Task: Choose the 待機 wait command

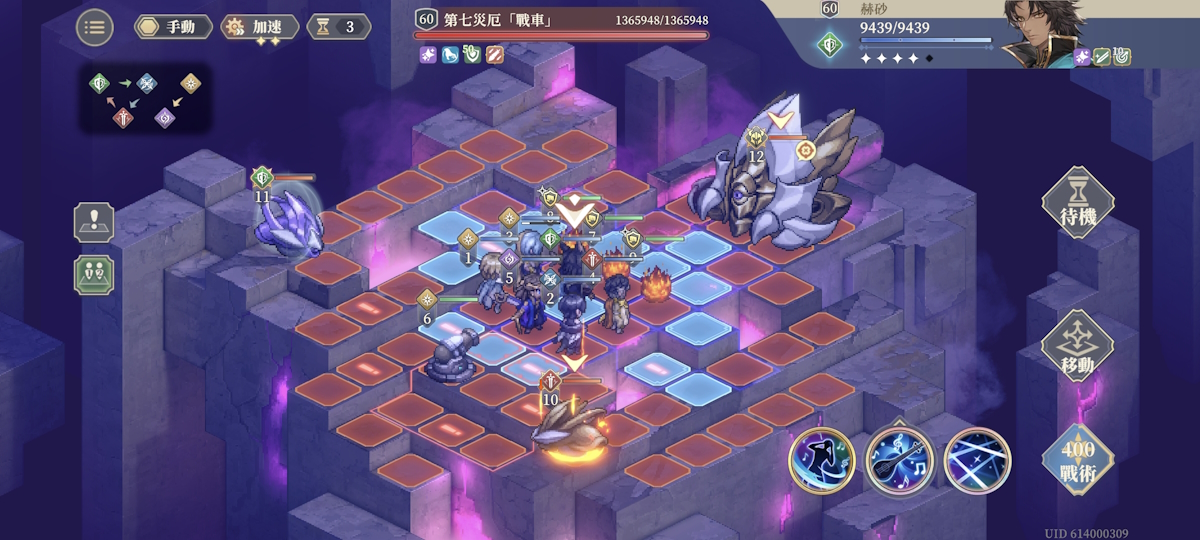Action: pyautogui.click(x=1077, y=205)
